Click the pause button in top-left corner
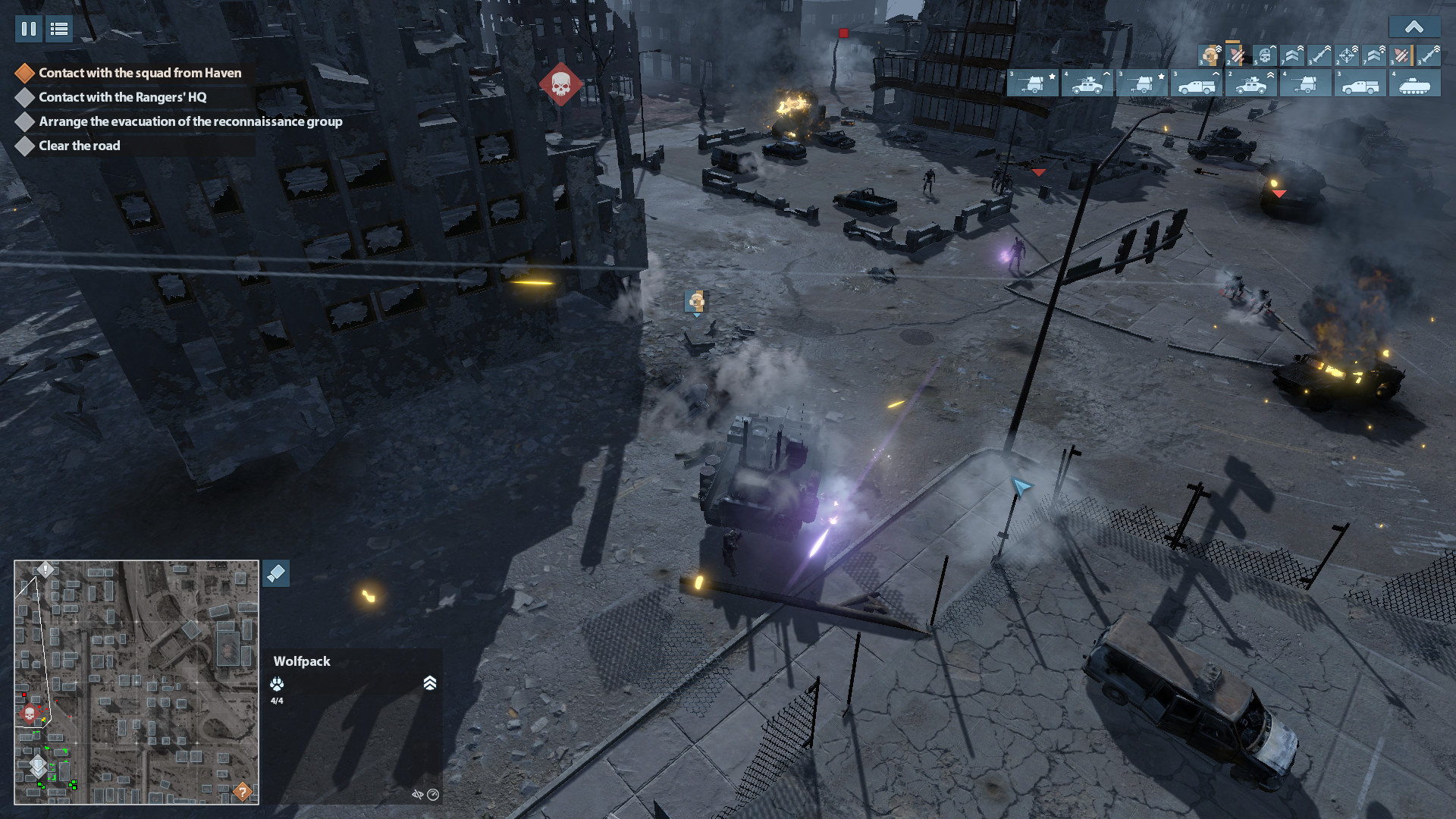Screen dimensions: 1456x819 [28, 30]
